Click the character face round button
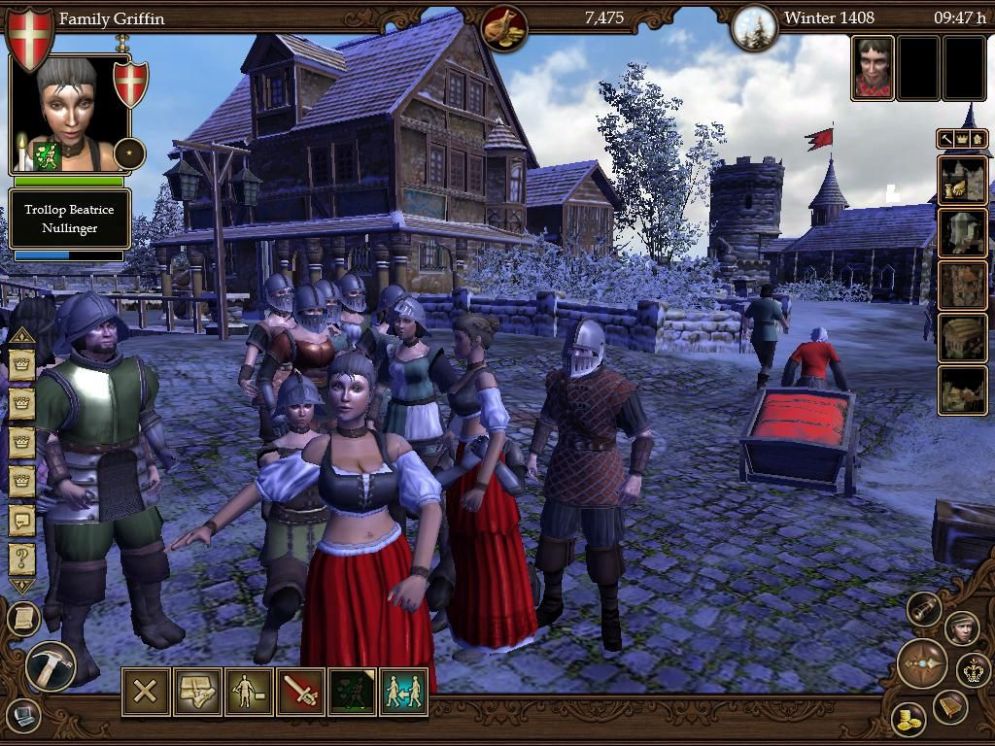Screen dimensions: 995x746 962,628
